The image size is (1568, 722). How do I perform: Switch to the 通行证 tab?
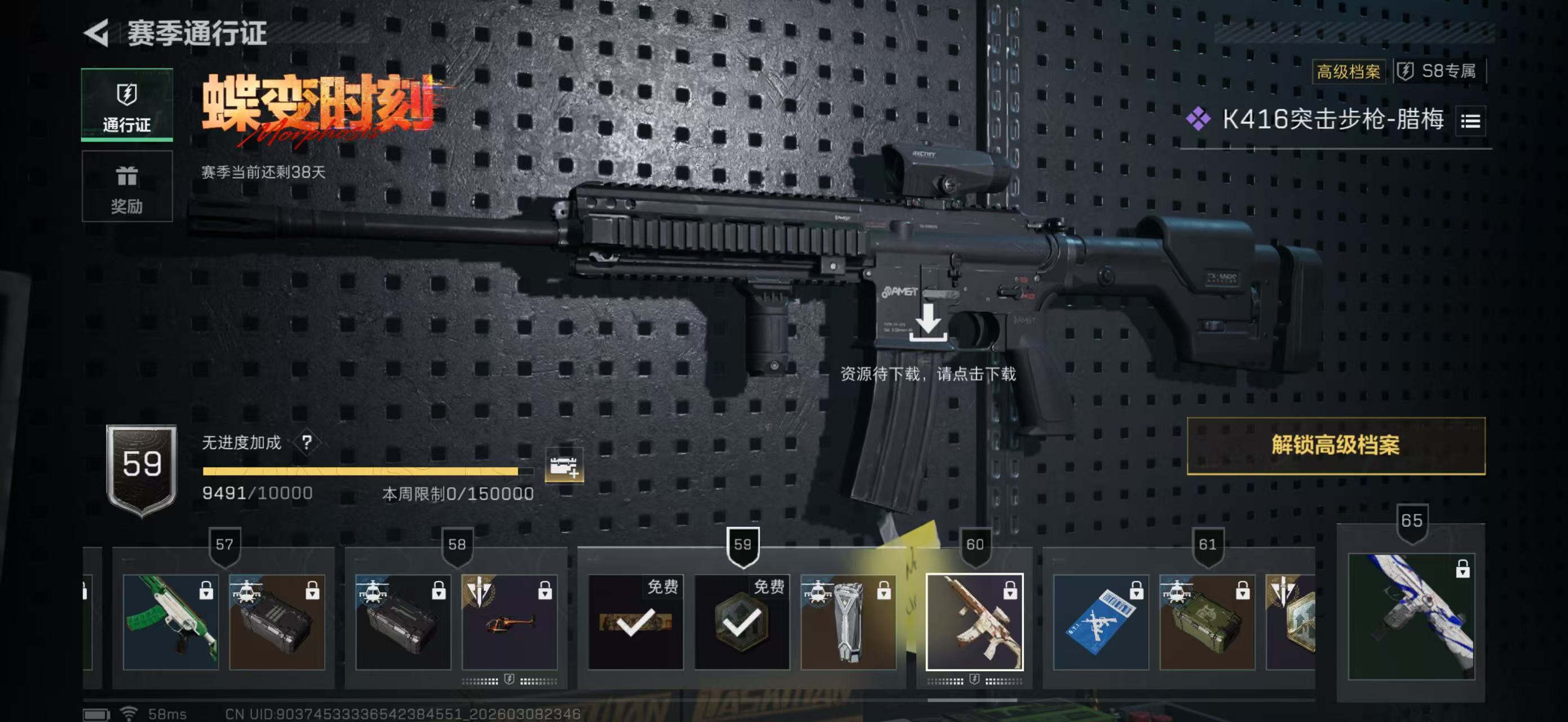click(127, 105)
